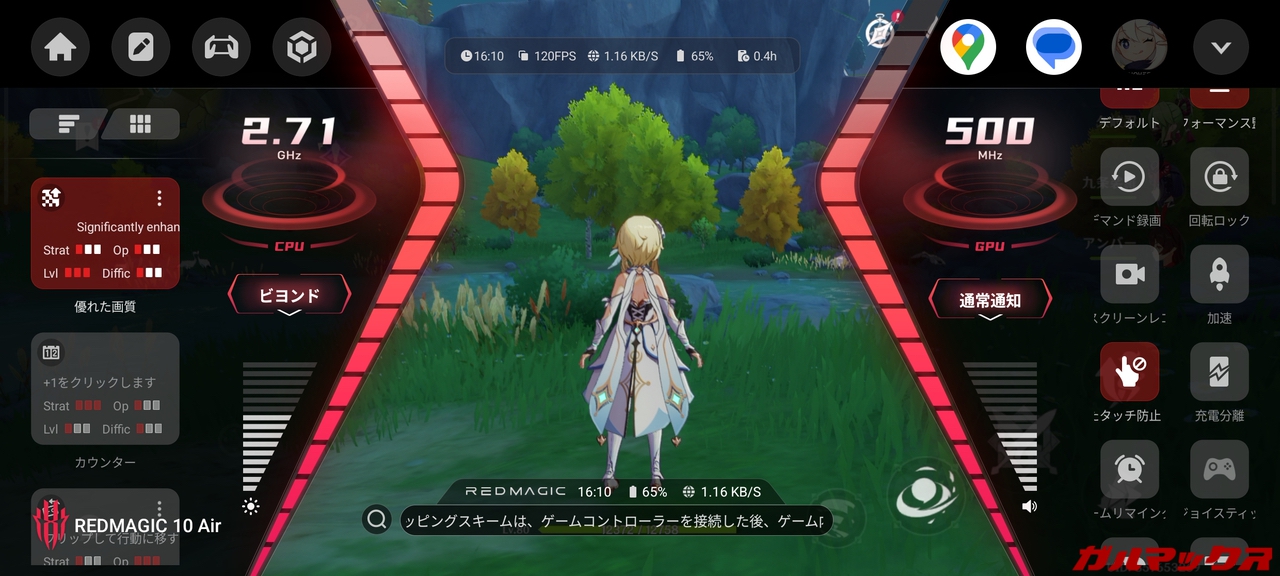Viewport: 1280px width, 576px height.
Task: Launch the Google Maps shortcut
Action: coord(967,47)
